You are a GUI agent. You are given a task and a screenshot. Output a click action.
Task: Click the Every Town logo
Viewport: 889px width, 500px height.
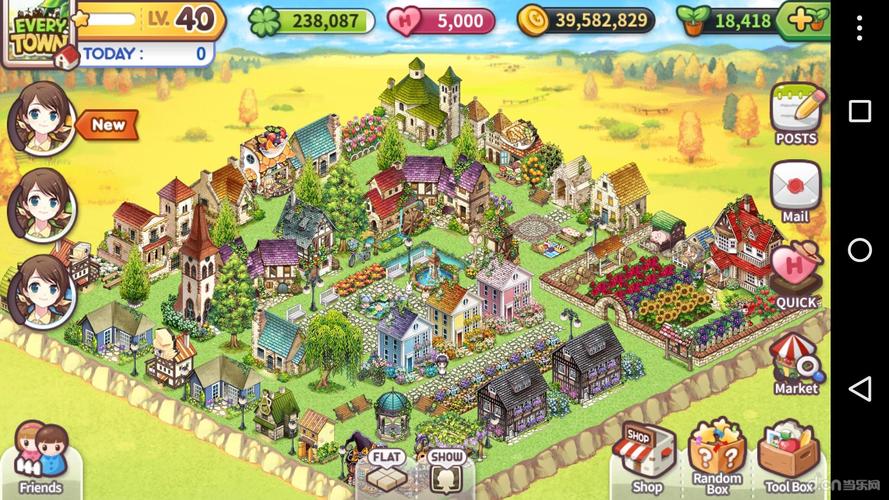click(35, 32)
